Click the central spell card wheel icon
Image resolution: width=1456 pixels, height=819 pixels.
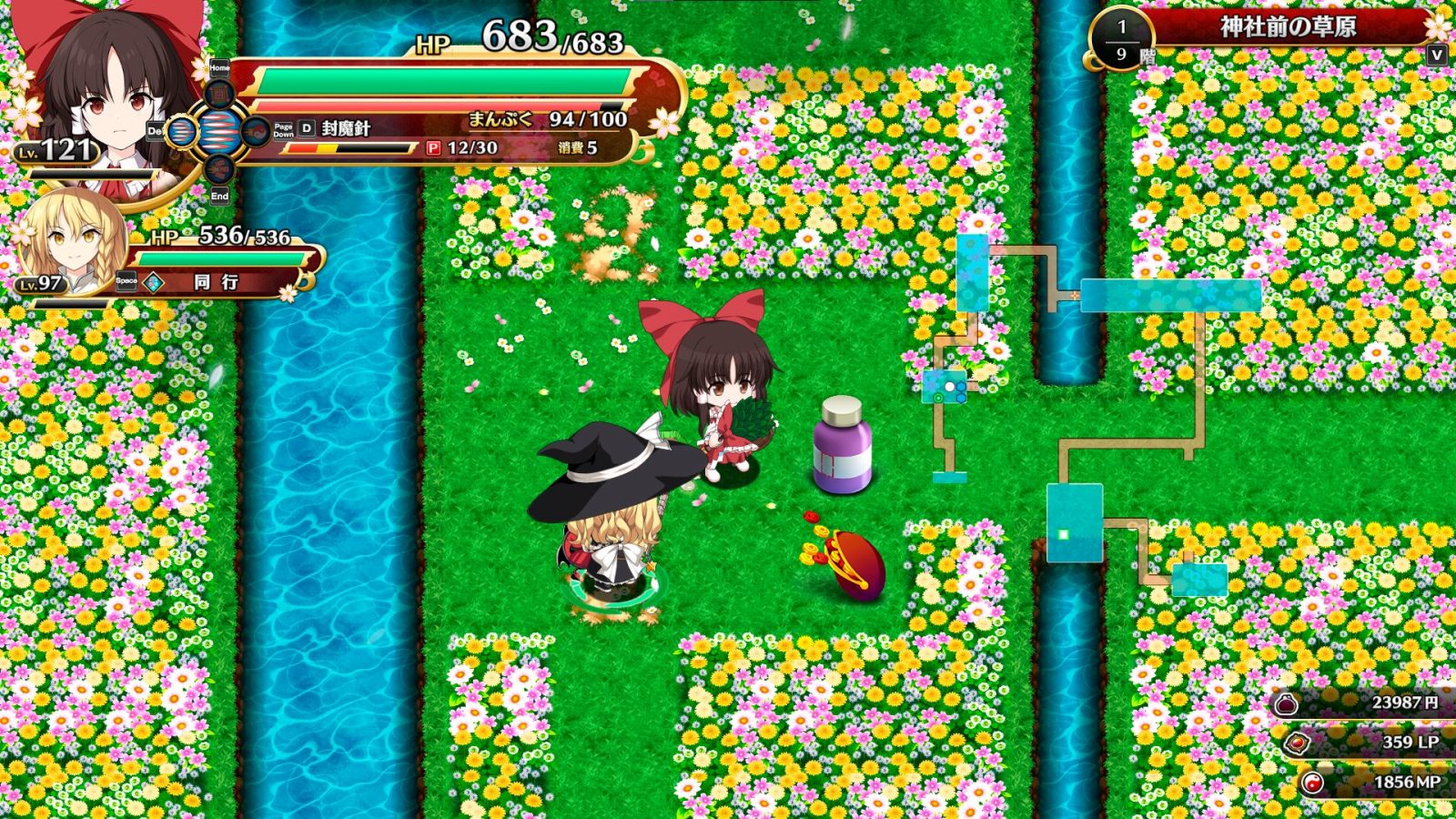[221, 129]
